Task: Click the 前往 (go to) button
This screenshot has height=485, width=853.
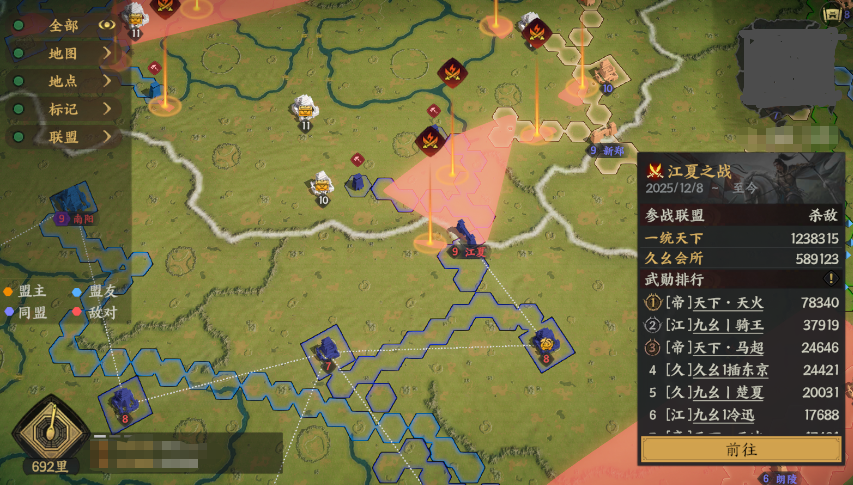Action: click(741, 450)
